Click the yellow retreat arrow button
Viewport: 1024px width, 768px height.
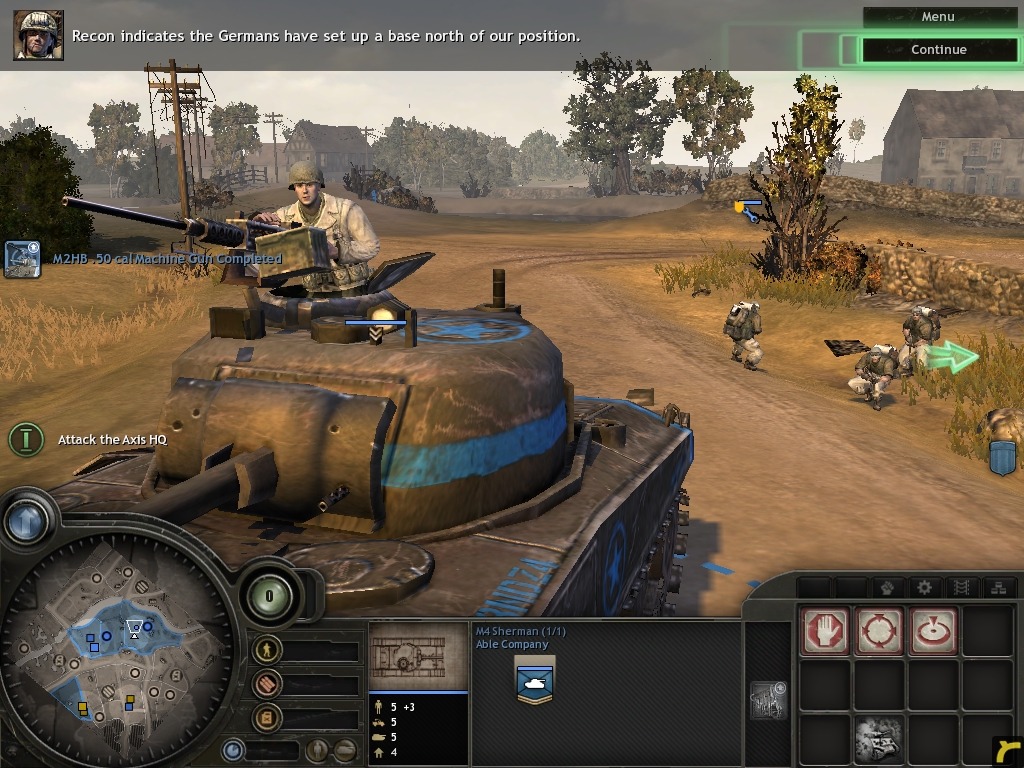[1007, 750]
